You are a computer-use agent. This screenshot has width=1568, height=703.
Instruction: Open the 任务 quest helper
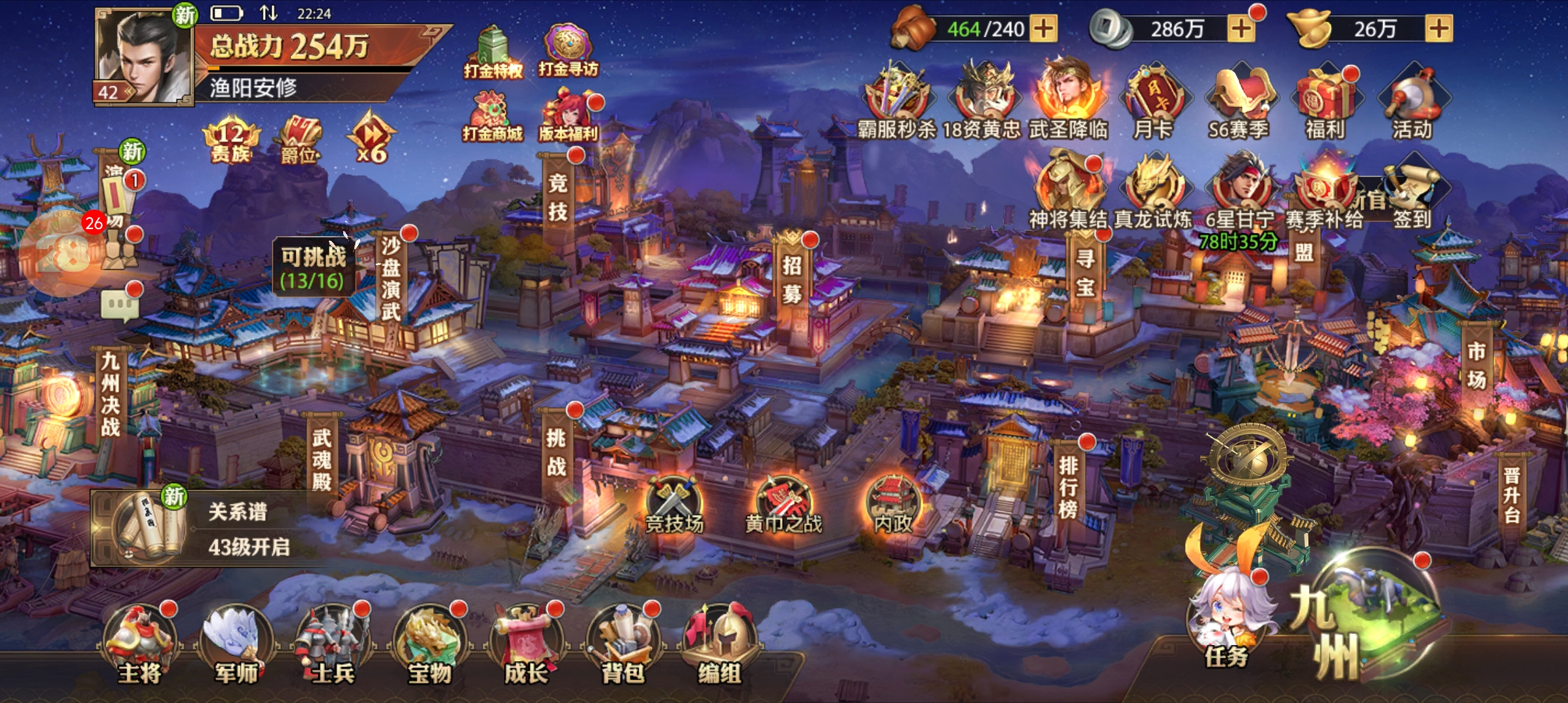pos(1227,618)
